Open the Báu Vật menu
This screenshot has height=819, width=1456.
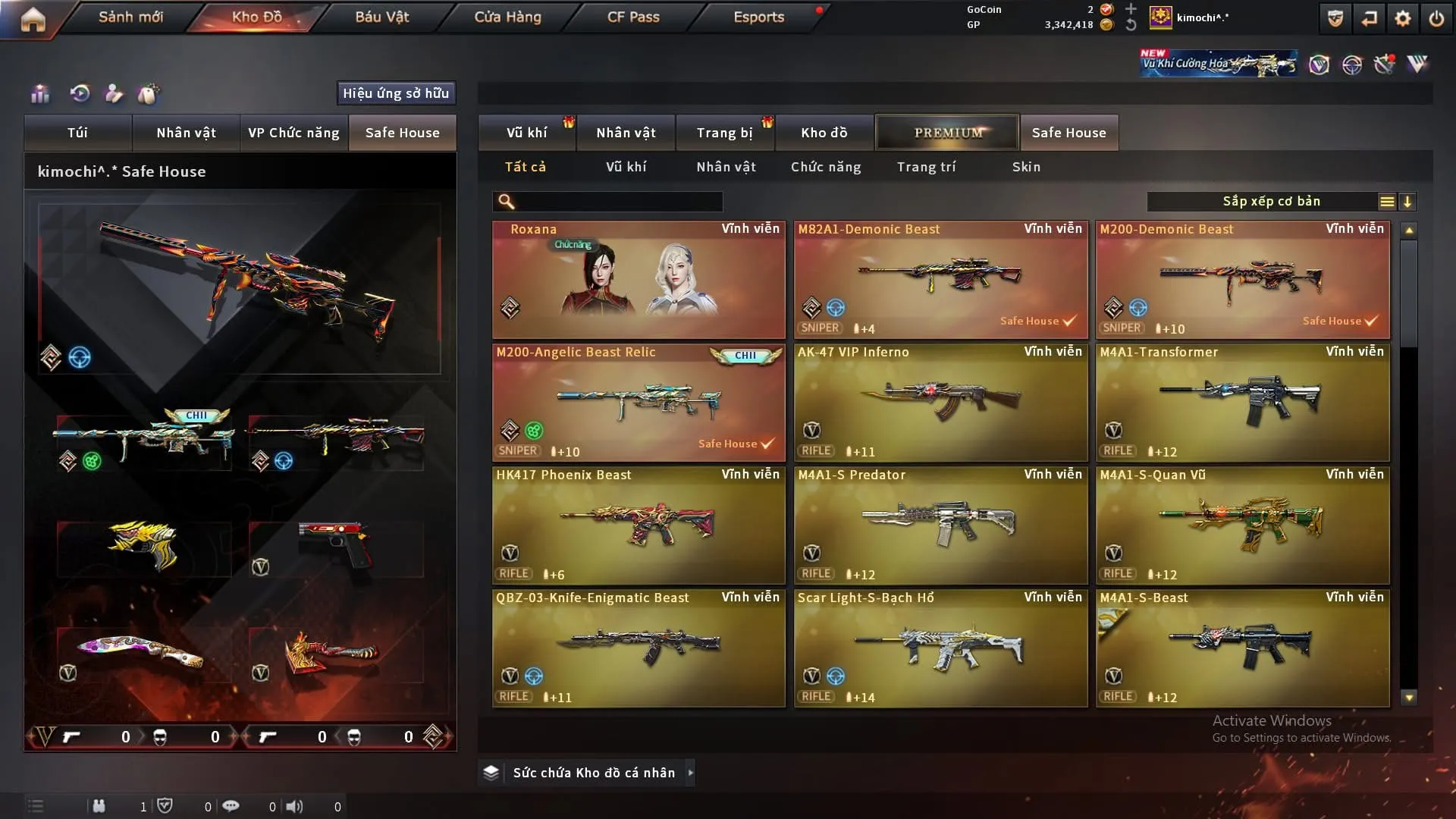pos(381,17)
